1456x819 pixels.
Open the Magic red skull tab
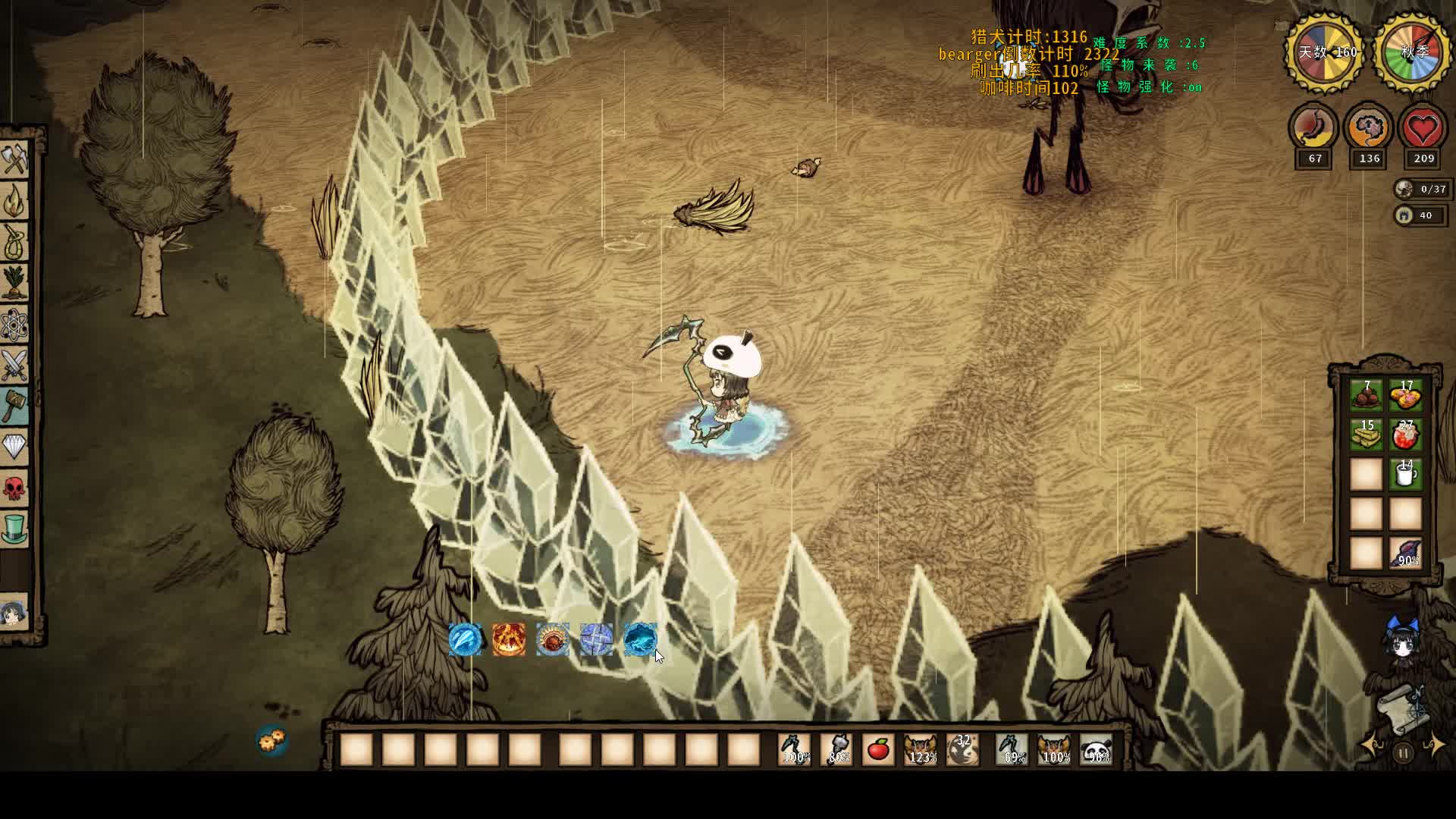click(x=14, y=488)
